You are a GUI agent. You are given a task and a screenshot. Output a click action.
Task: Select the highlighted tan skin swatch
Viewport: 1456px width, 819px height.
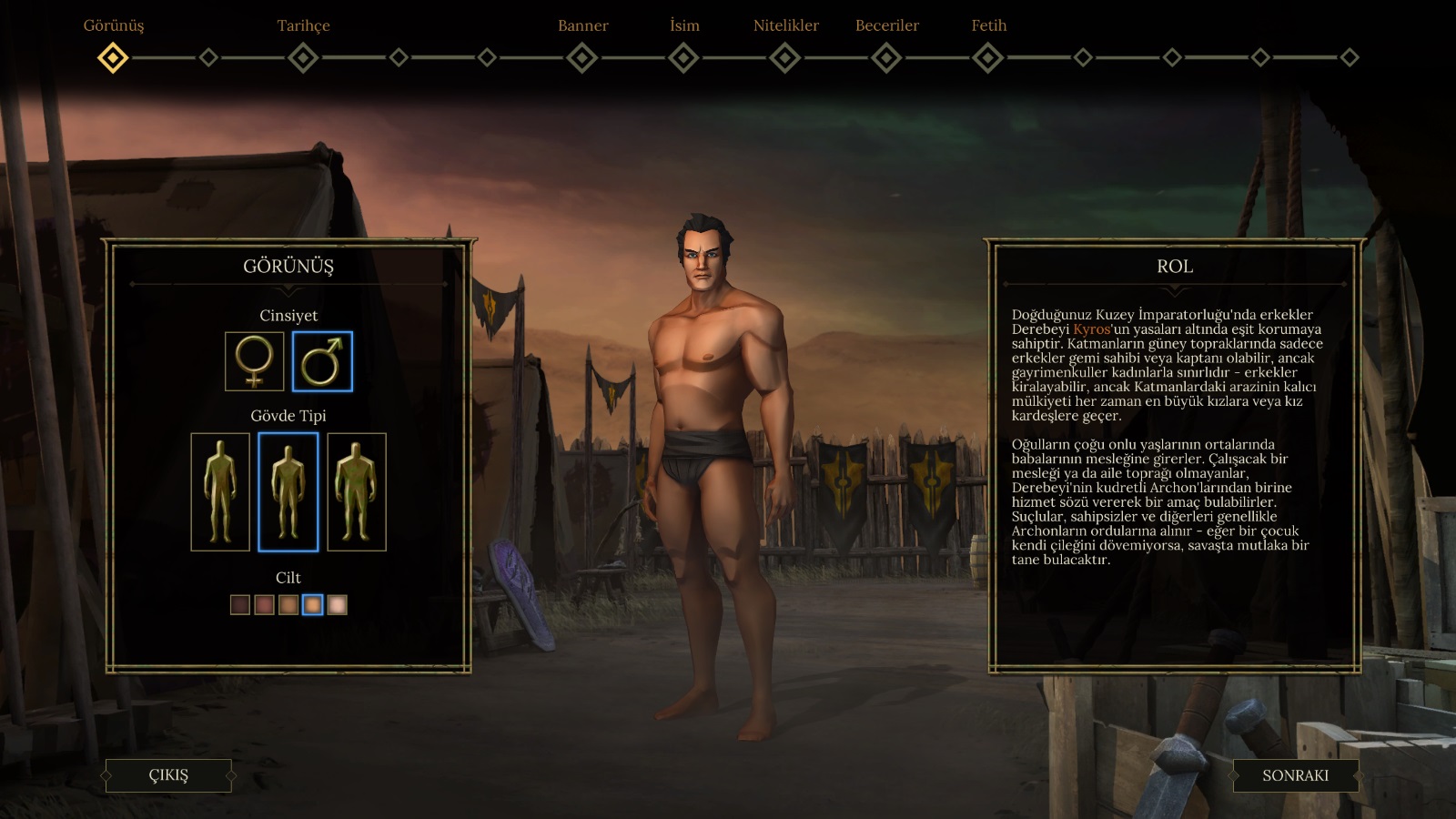(312, 605)
